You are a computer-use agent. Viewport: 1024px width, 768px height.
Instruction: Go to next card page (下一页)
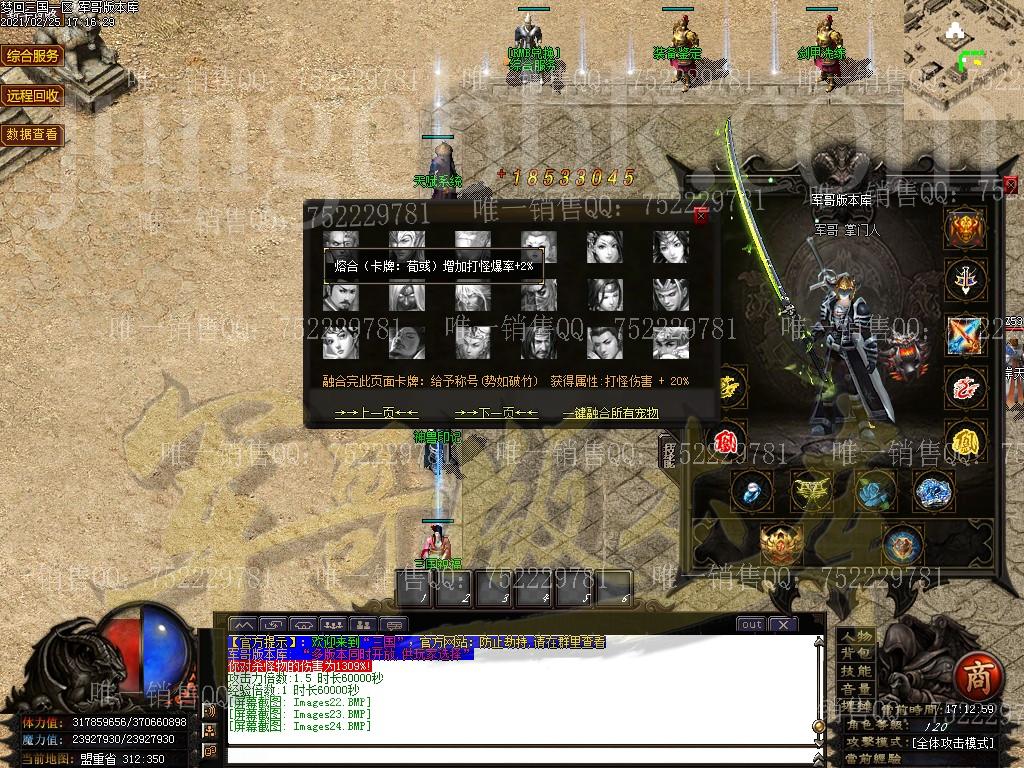click(x=496, y=413)
